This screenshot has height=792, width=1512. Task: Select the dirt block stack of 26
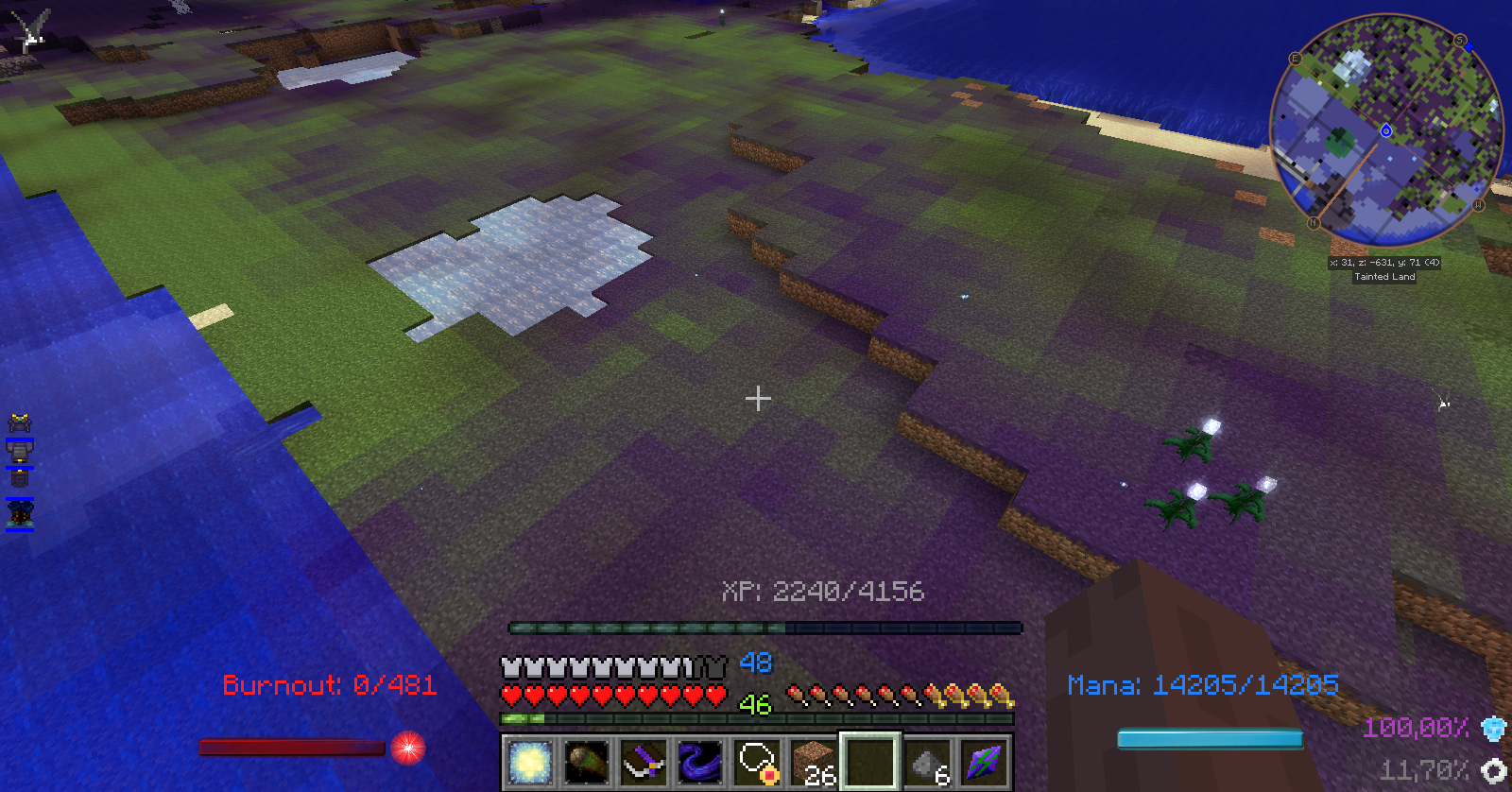[814, 762]
